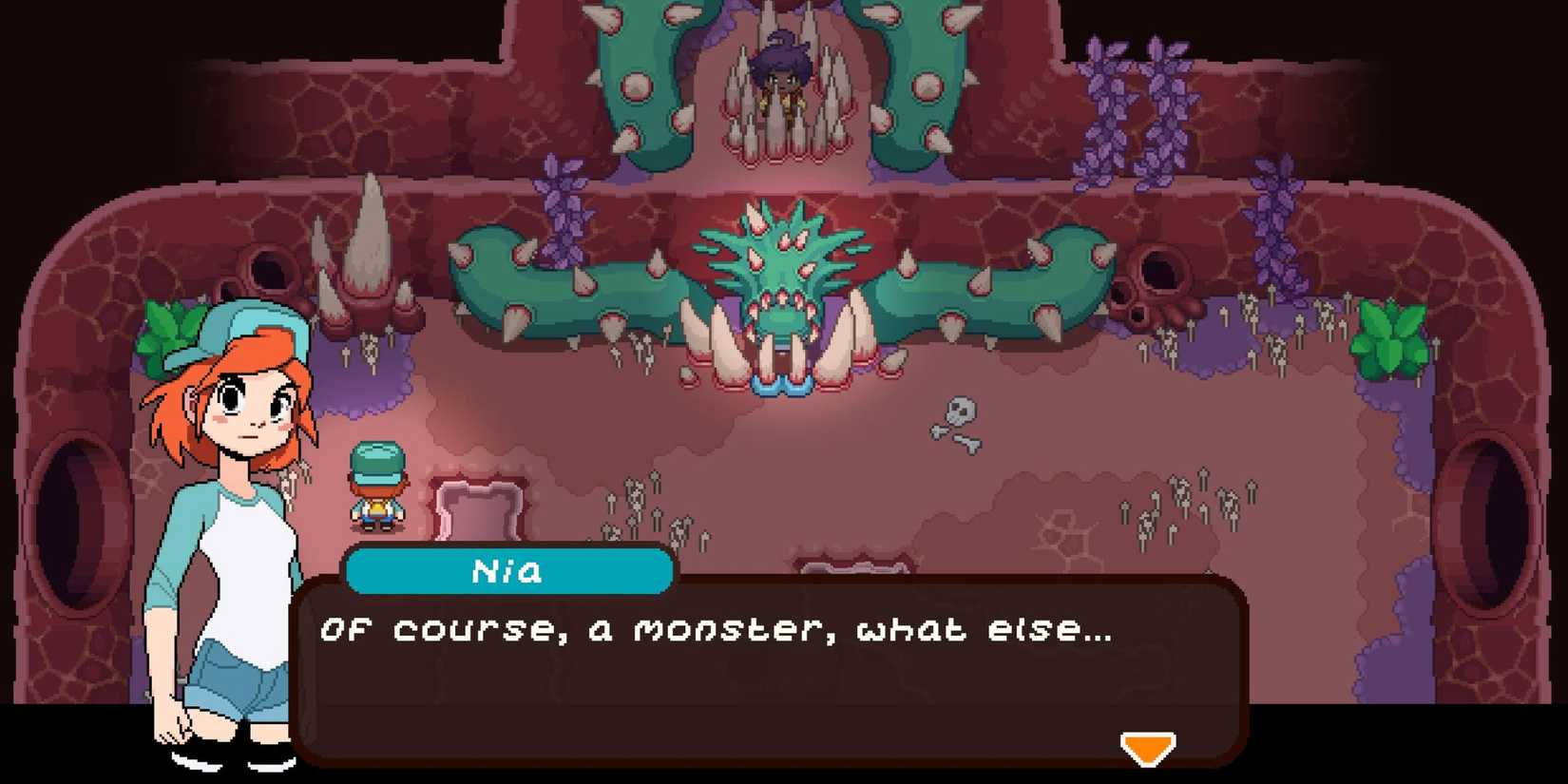Click the purple-haired NPC at the top
This screenshot has height=784, width=1568.
coord(781,76)
